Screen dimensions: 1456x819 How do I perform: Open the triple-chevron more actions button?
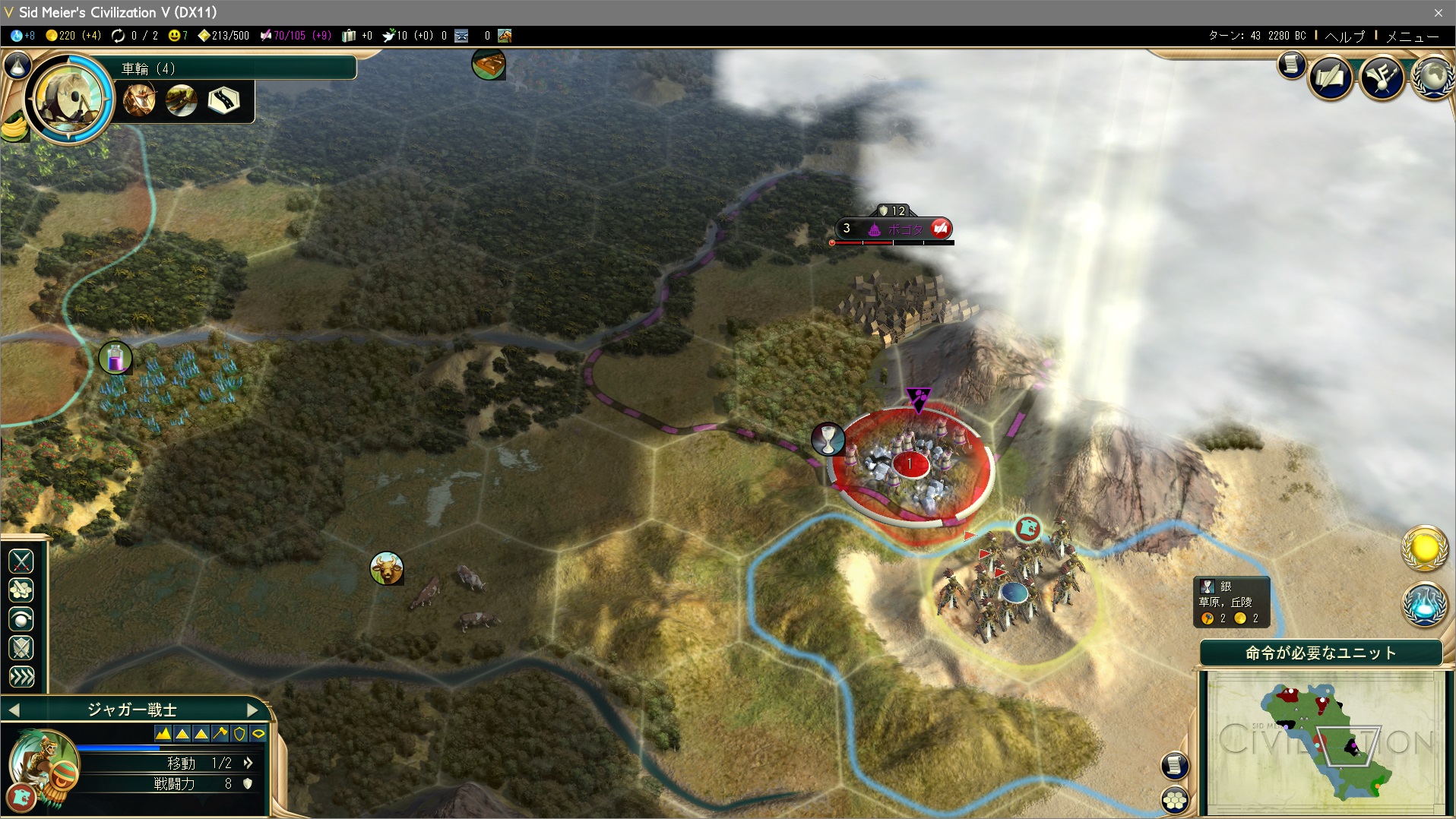pyautogui.click(x=21, y=677)
